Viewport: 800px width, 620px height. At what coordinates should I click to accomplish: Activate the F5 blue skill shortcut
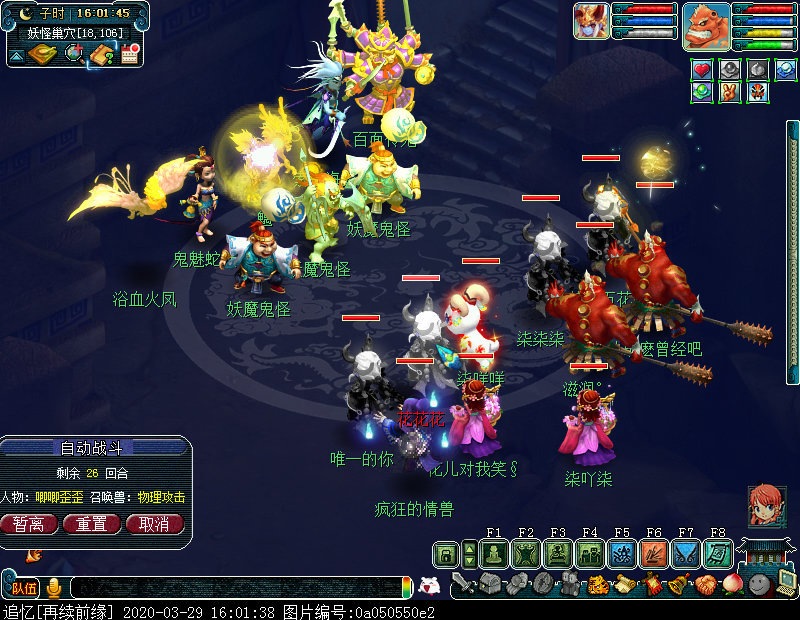(622, 554)
